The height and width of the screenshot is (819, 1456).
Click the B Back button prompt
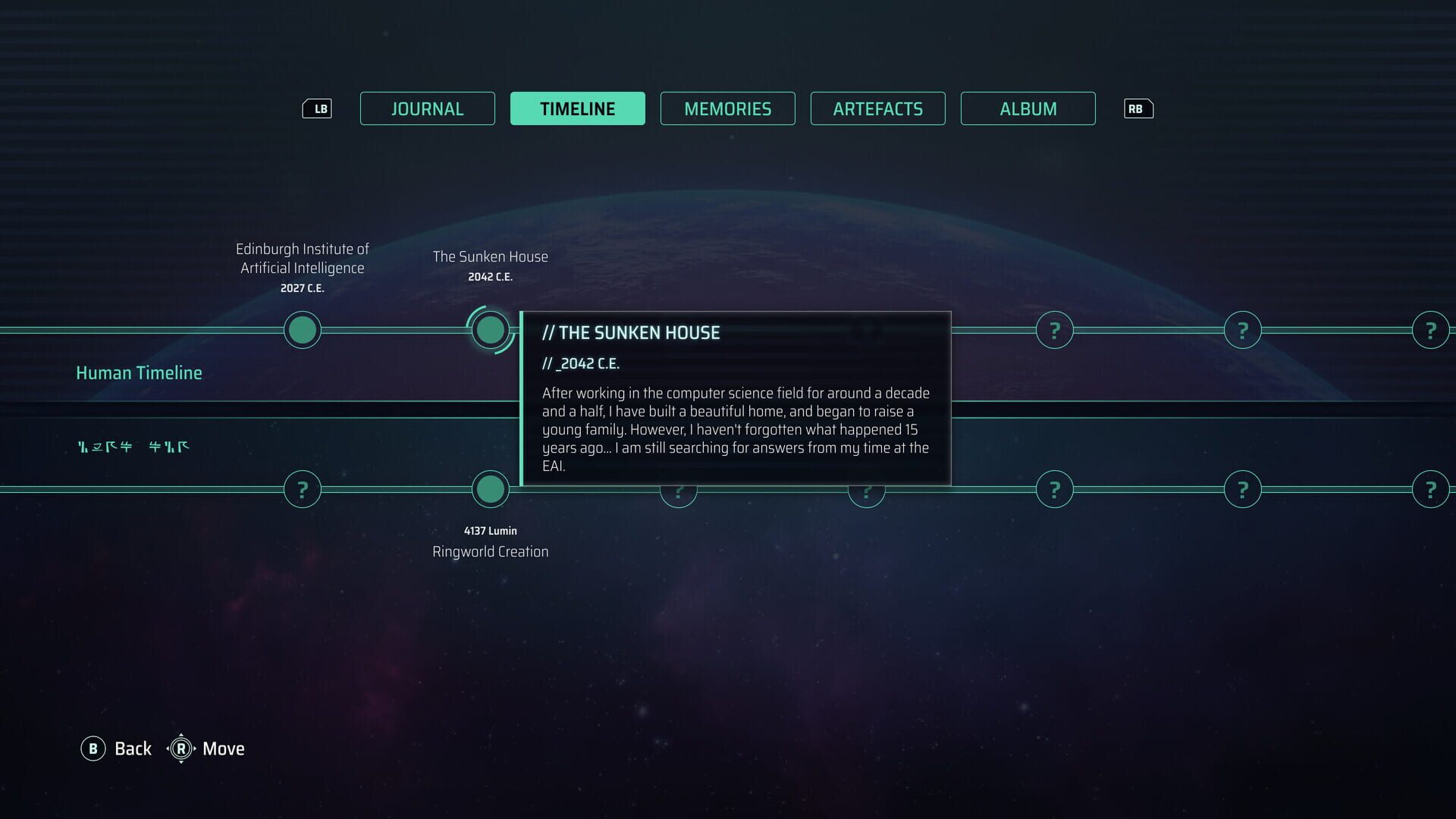(94, 748)
